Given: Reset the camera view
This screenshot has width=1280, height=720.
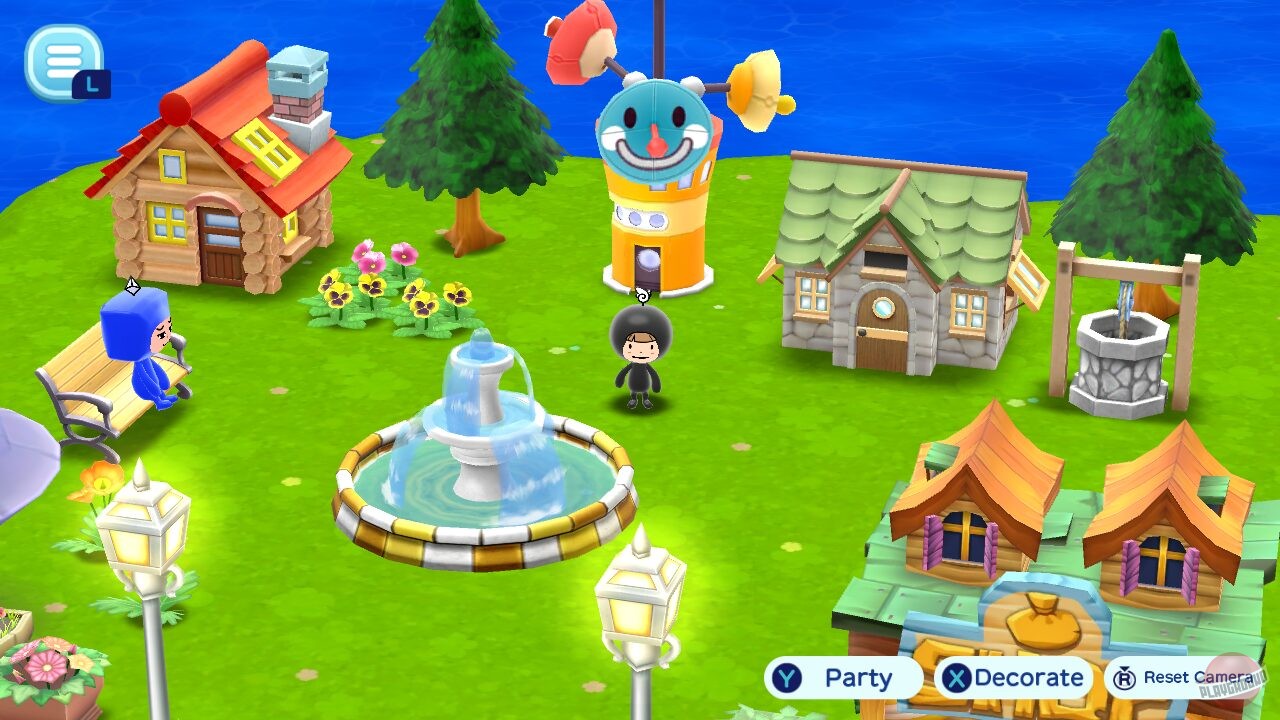Looking at the screenshot, I should (1180, 677).
